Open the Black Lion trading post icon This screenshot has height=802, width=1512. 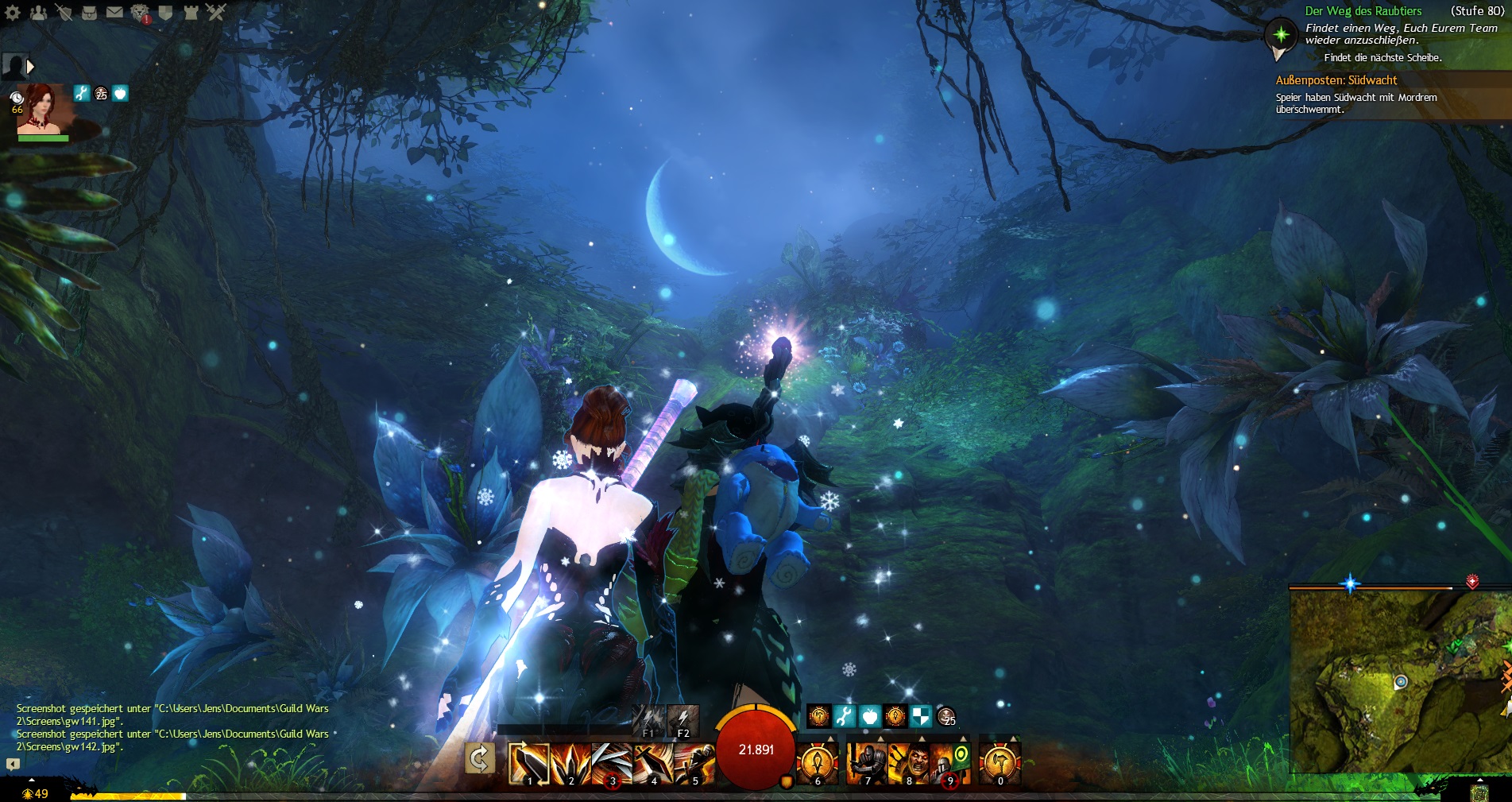pyautogui.click(x=140, y=12)
